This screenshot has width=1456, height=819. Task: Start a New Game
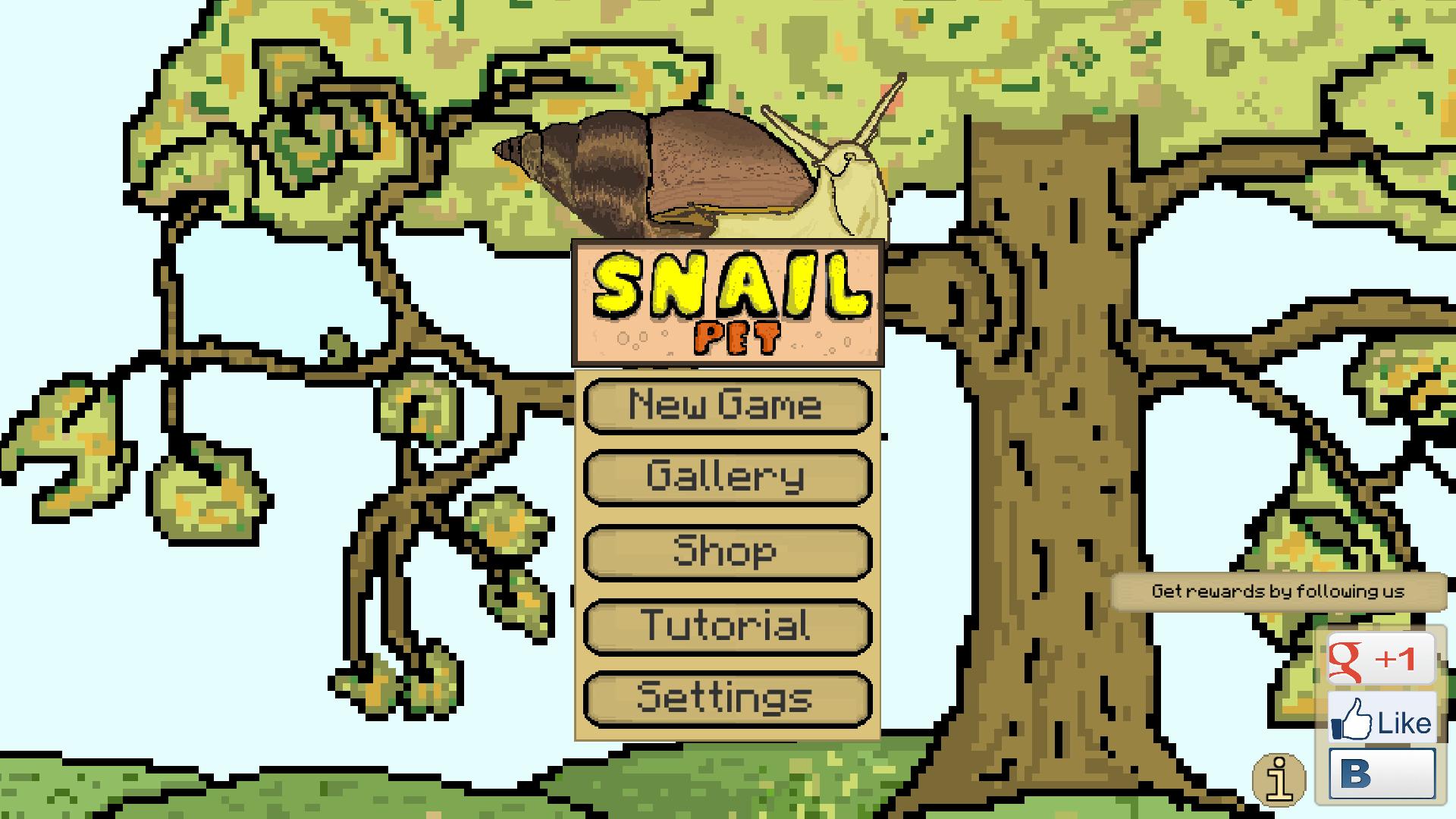tap(726, 406)
